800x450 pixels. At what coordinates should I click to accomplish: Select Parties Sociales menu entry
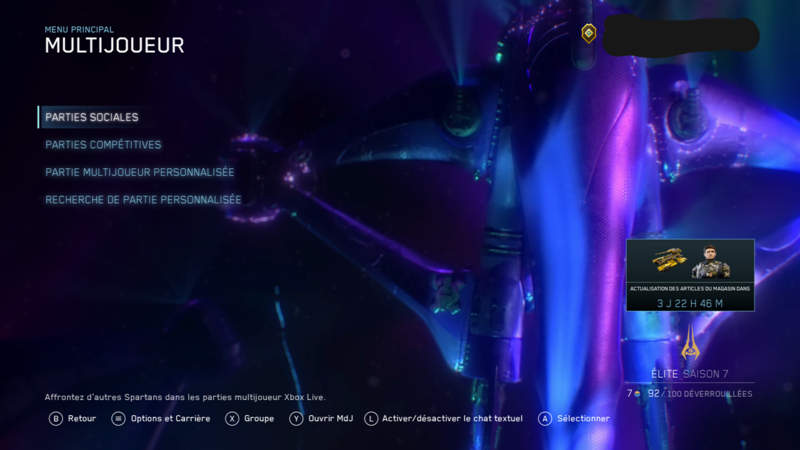(92, 117)
